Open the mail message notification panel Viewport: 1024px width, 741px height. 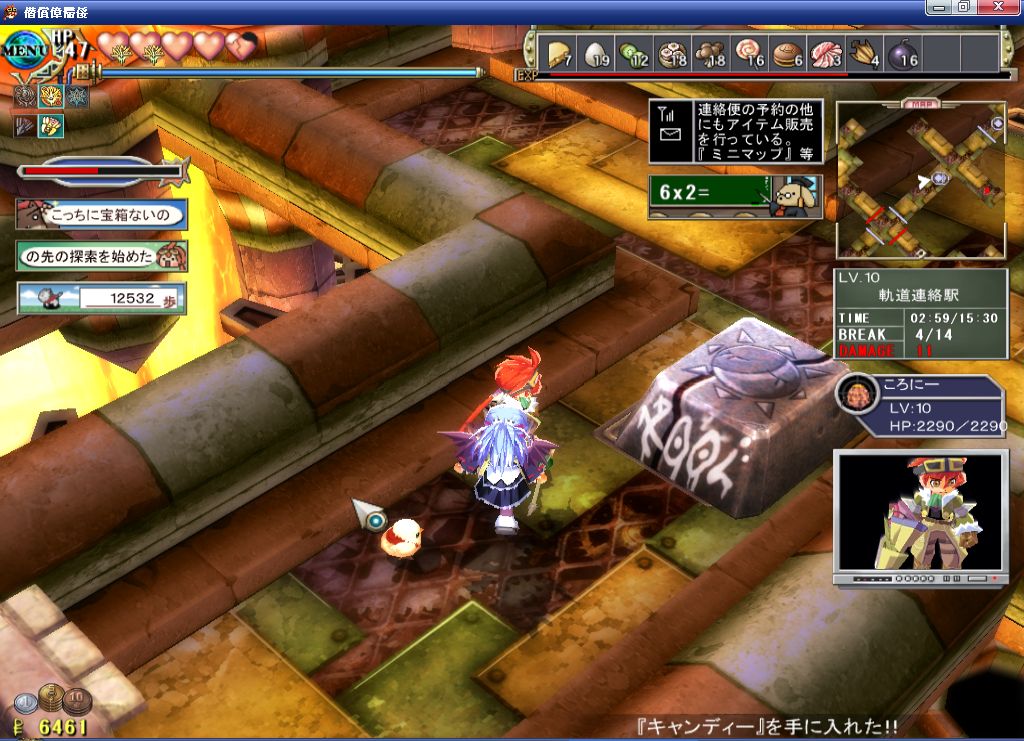coord(735,131)
